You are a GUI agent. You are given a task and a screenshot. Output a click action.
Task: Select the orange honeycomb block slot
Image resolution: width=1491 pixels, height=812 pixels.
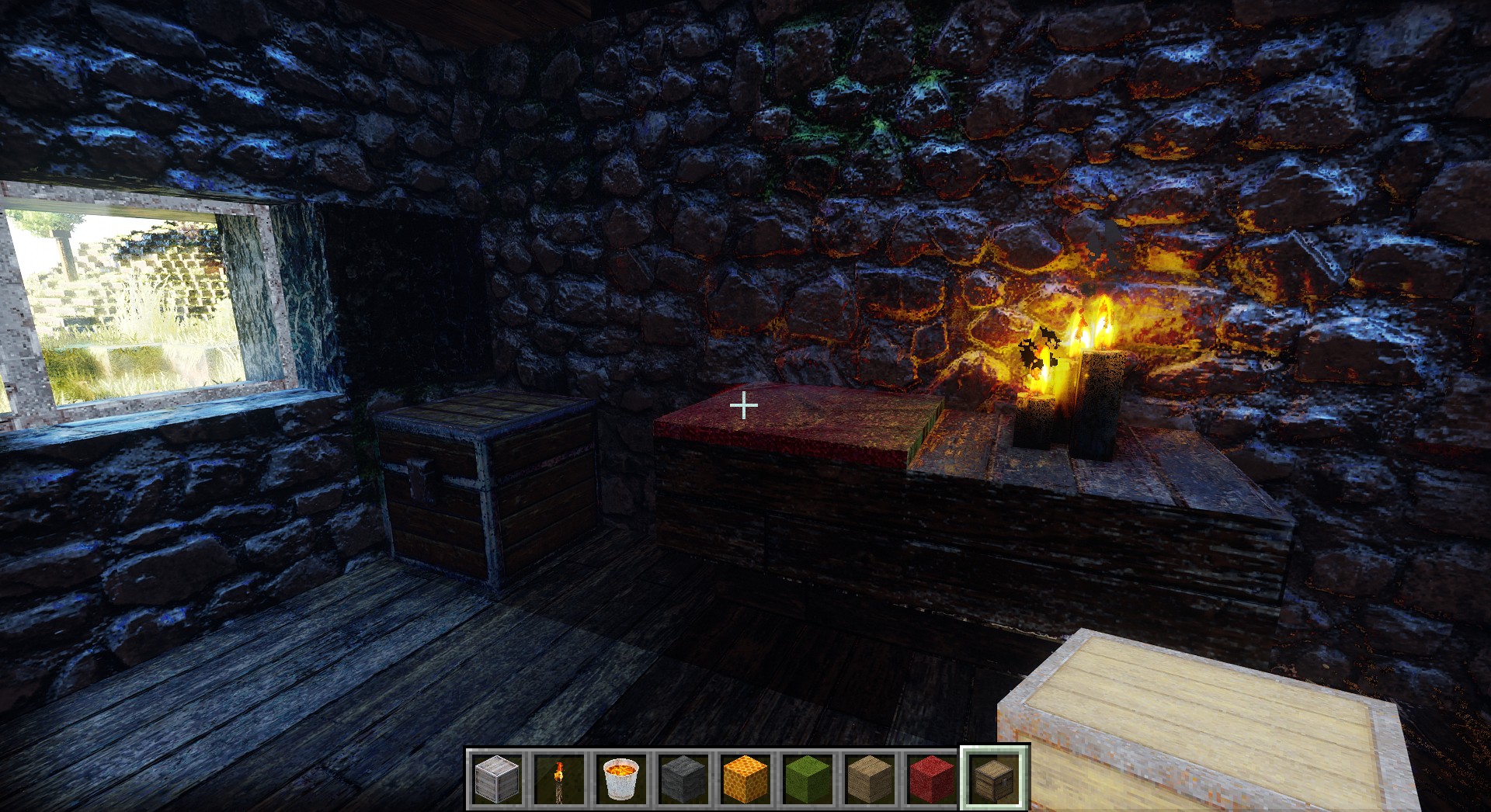click(745, 777)
